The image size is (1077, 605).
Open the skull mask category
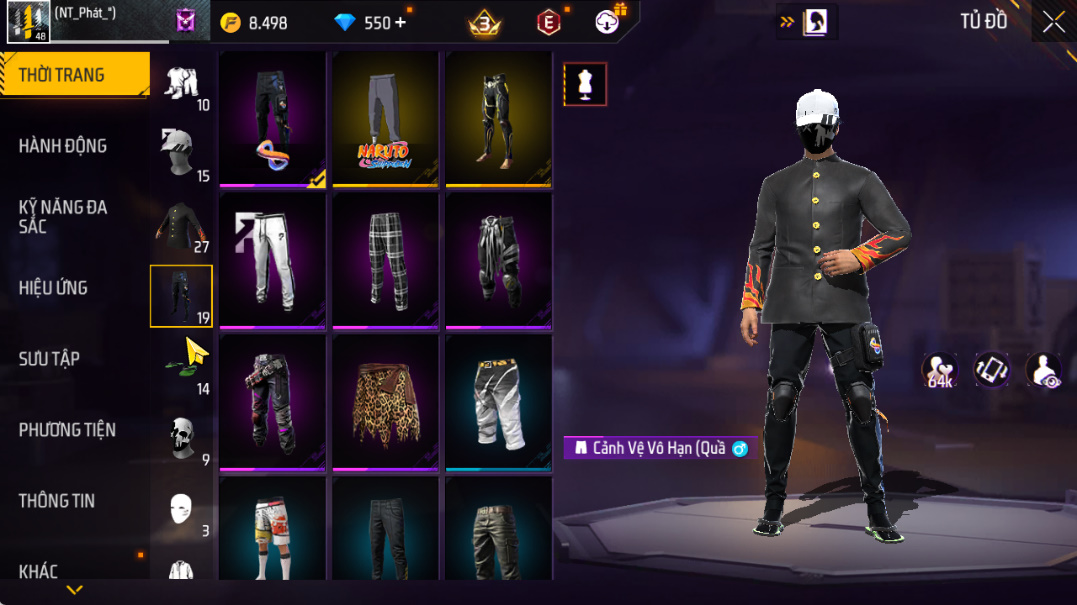tap(181, 437)
